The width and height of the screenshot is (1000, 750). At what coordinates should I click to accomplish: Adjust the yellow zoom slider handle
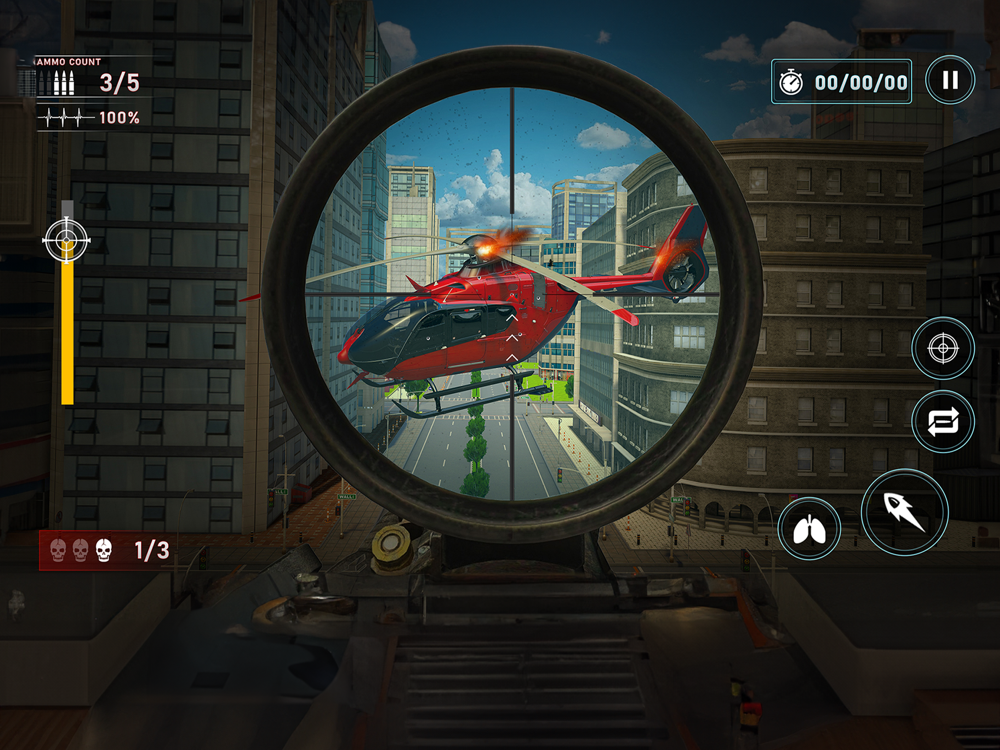click(67, 241)
